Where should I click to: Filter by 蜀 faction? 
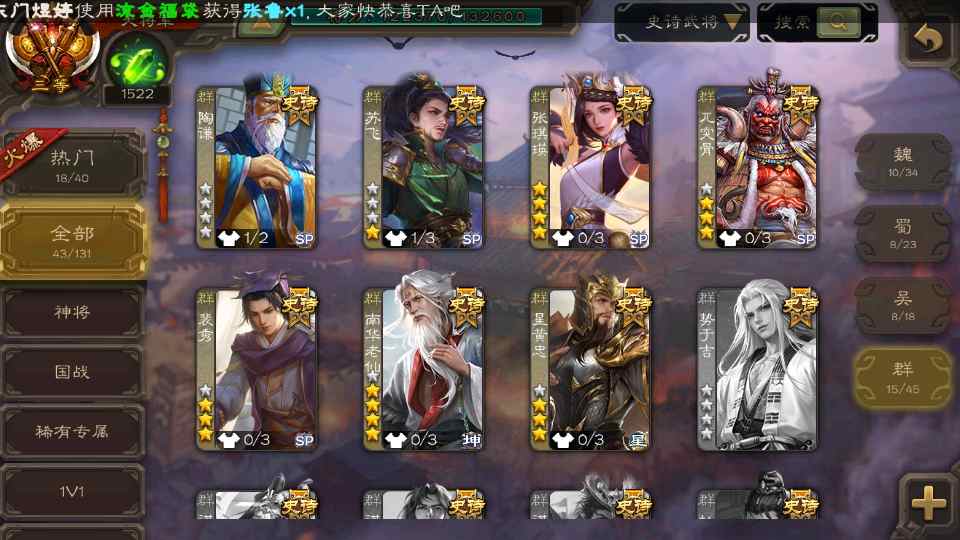[x=903, y=233]
